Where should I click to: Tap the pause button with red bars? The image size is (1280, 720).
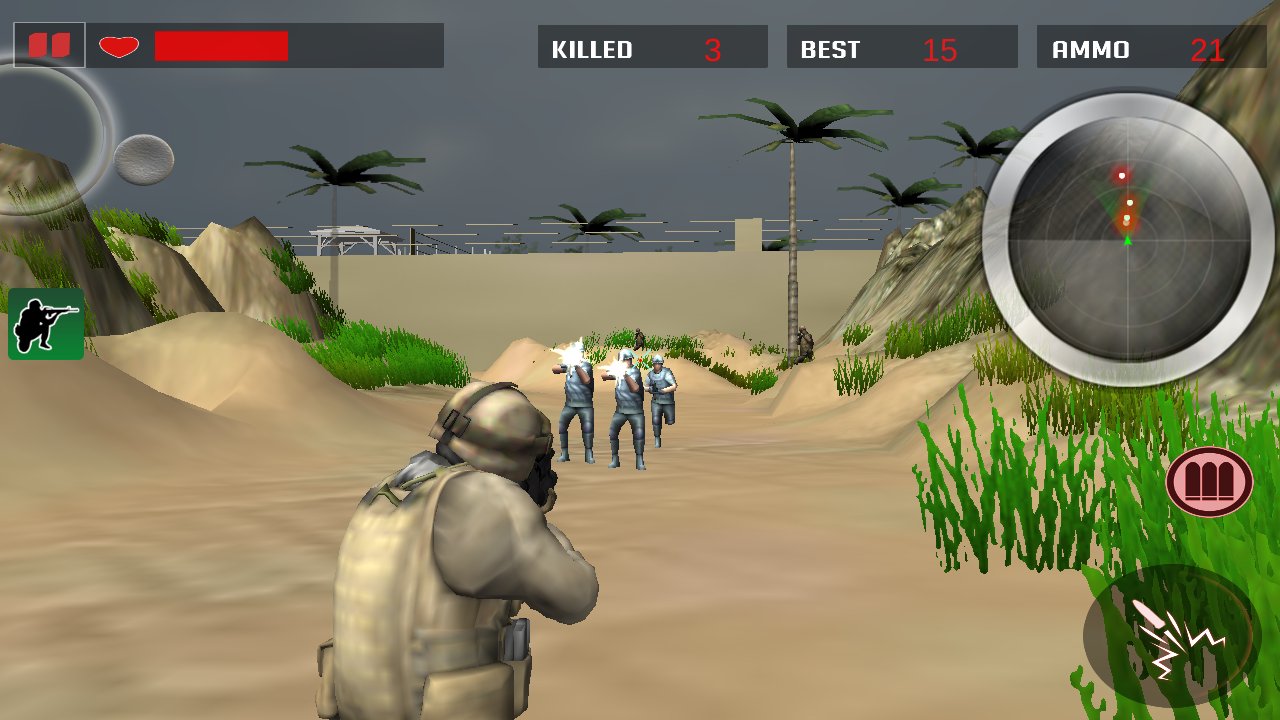tap(47, 44)
